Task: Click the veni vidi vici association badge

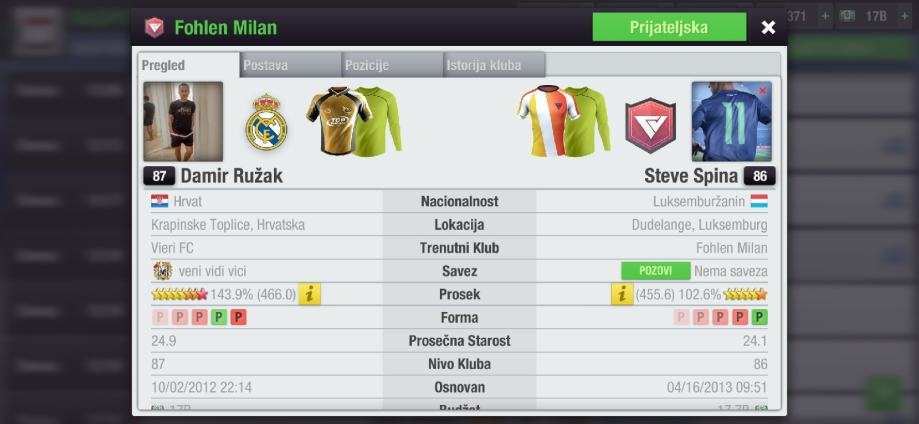Action: (162, 271)
